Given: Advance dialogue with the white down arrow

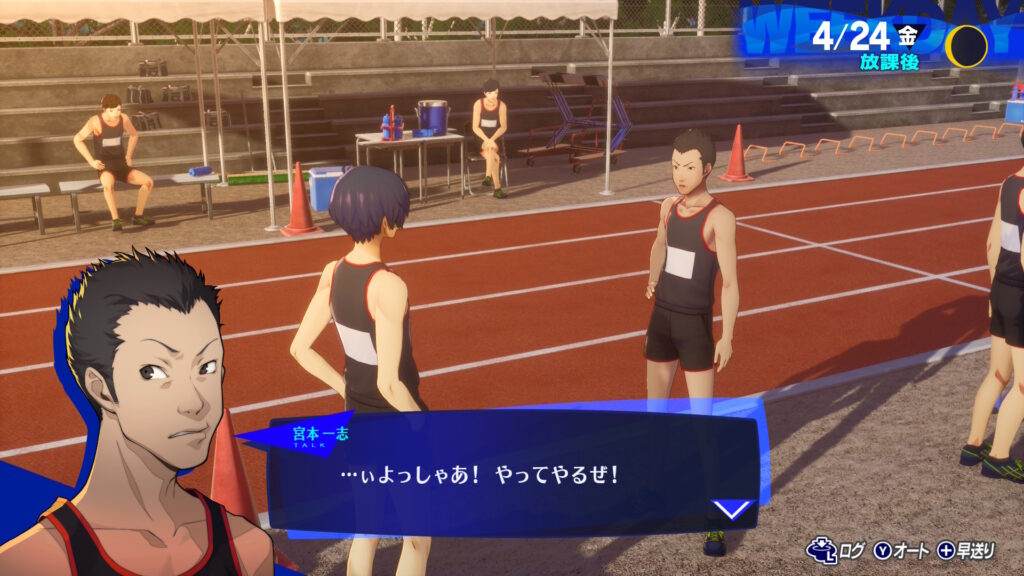Looking at the screenshot, I should [732, 509].
